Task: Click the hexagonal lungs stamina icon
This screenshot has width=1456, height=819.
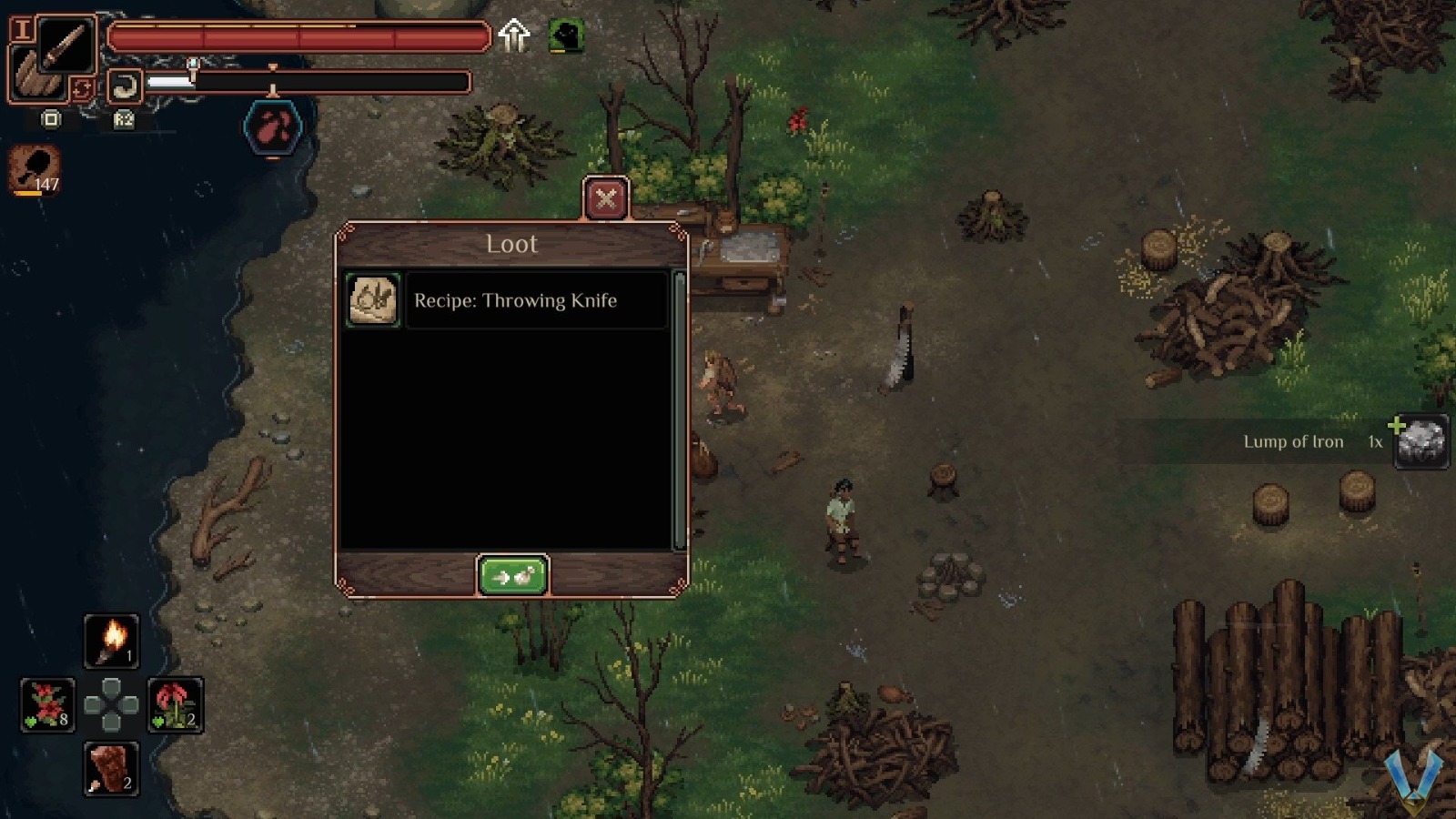Action: [x=272, y=126]
